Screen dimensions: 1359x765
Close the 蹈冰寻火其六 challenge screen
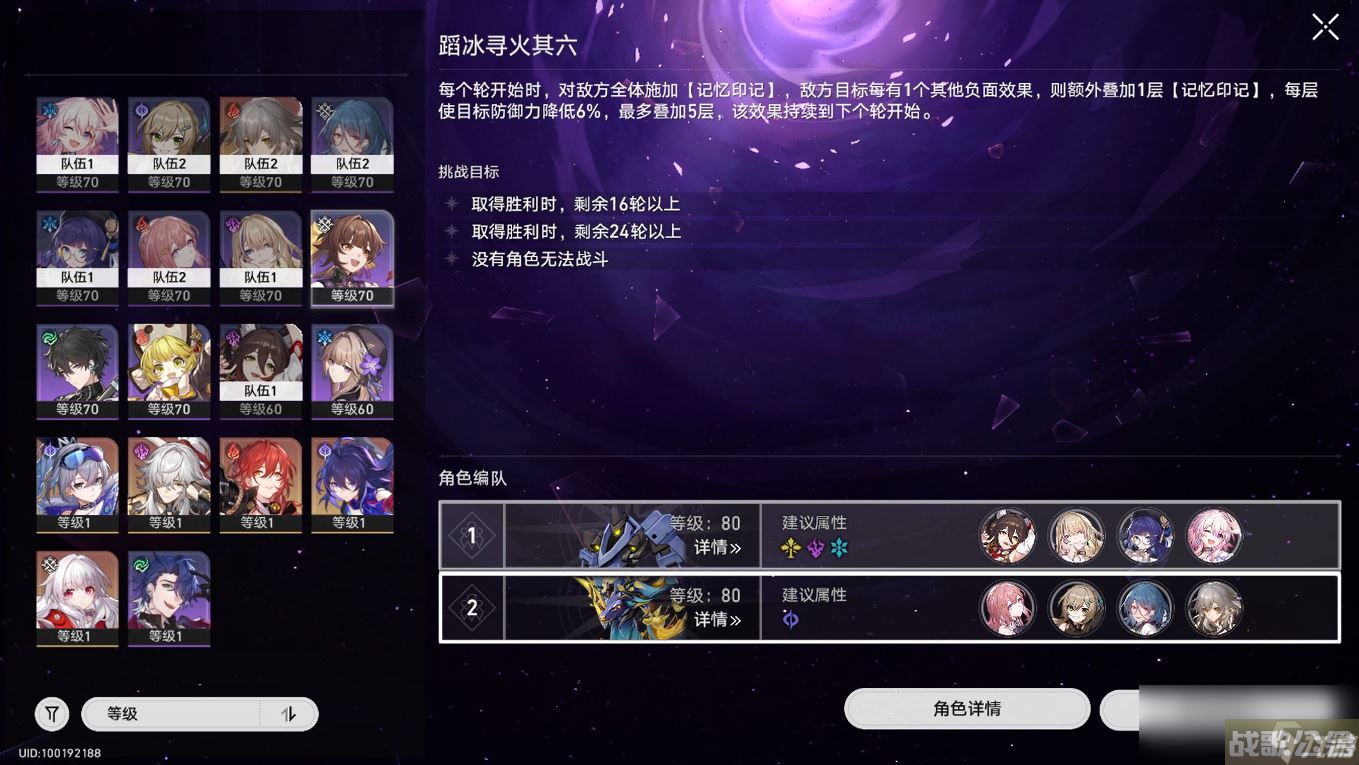click(x=1325, y=26)
